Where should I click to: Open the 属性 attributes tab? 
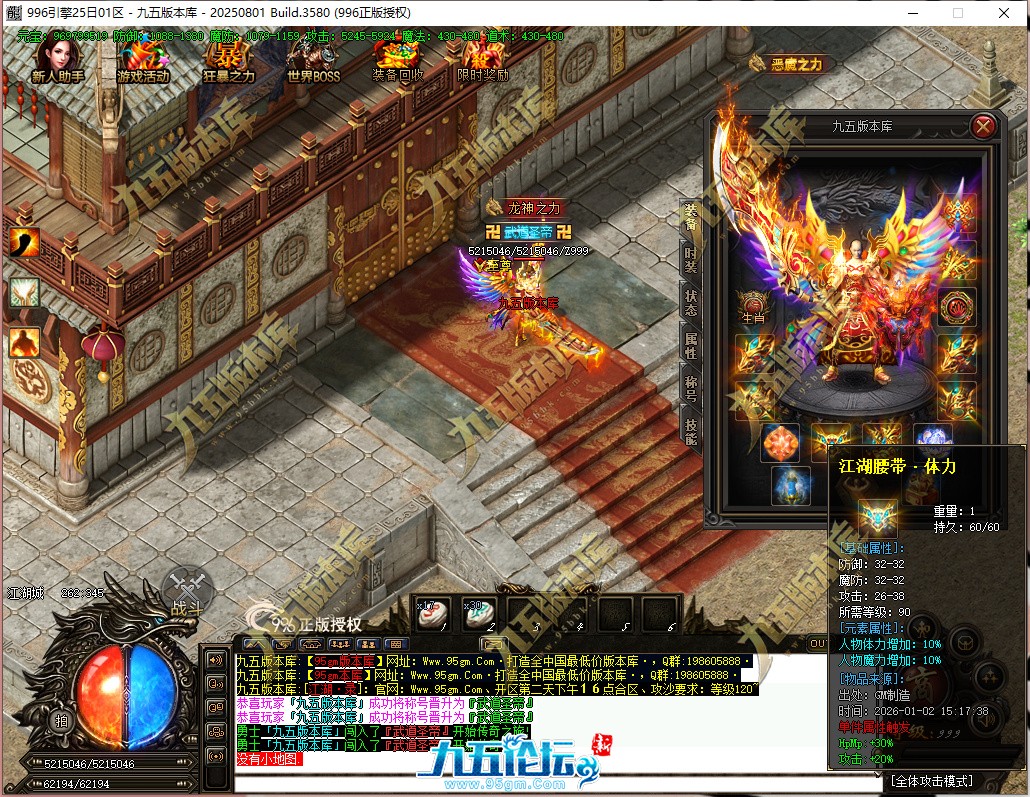click(x=690, y=346)
